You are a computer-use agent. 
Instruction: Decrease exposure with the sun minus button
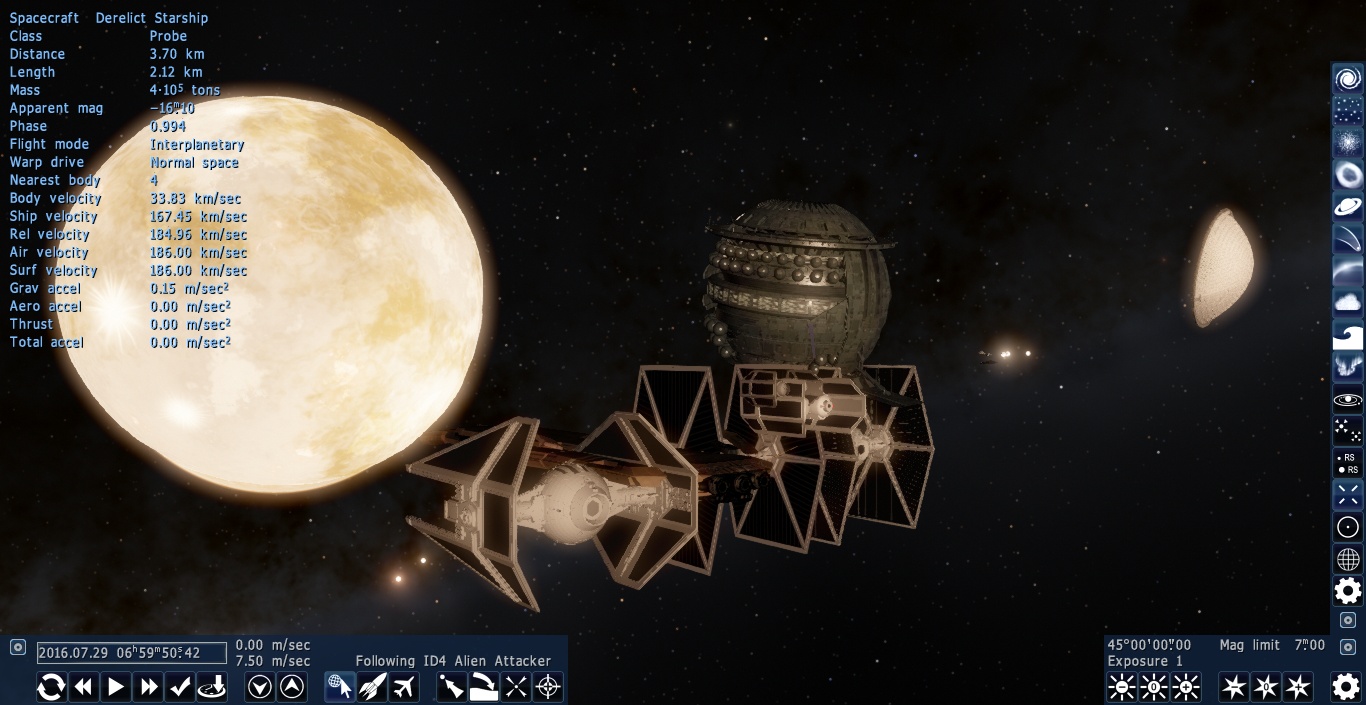click(1122, 687)
